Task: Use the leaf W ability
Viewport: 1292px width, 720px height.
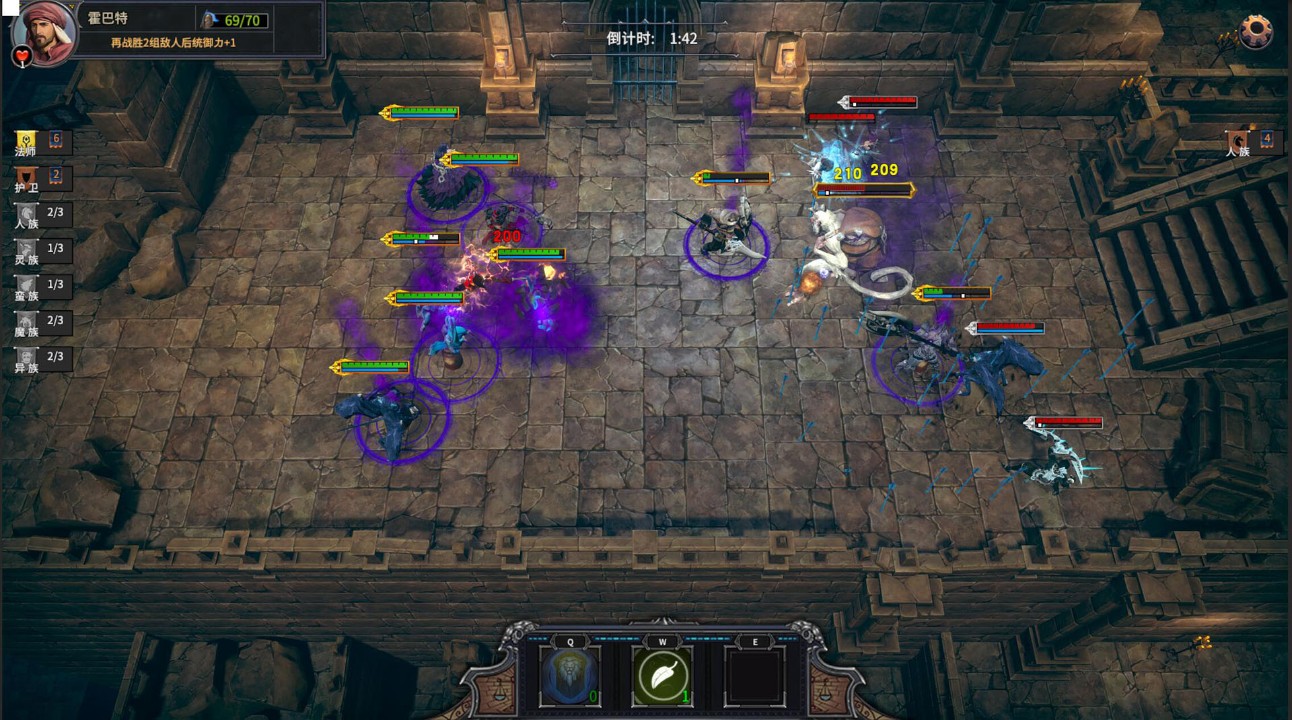Action: (662, 676)
